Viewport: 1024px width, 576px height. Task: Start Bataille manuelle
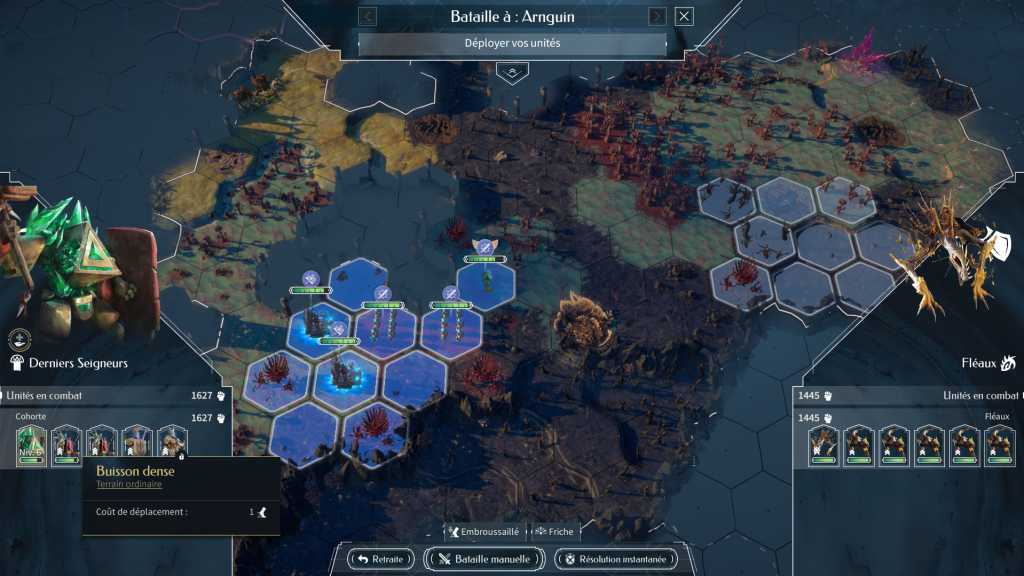click(485, 559)
